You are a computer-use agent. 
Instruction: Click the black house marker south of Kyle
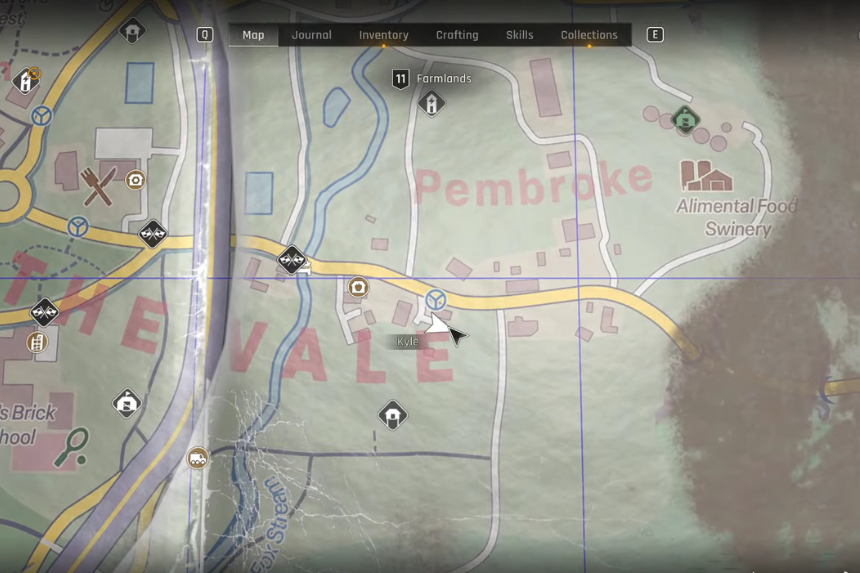[393, 415]
